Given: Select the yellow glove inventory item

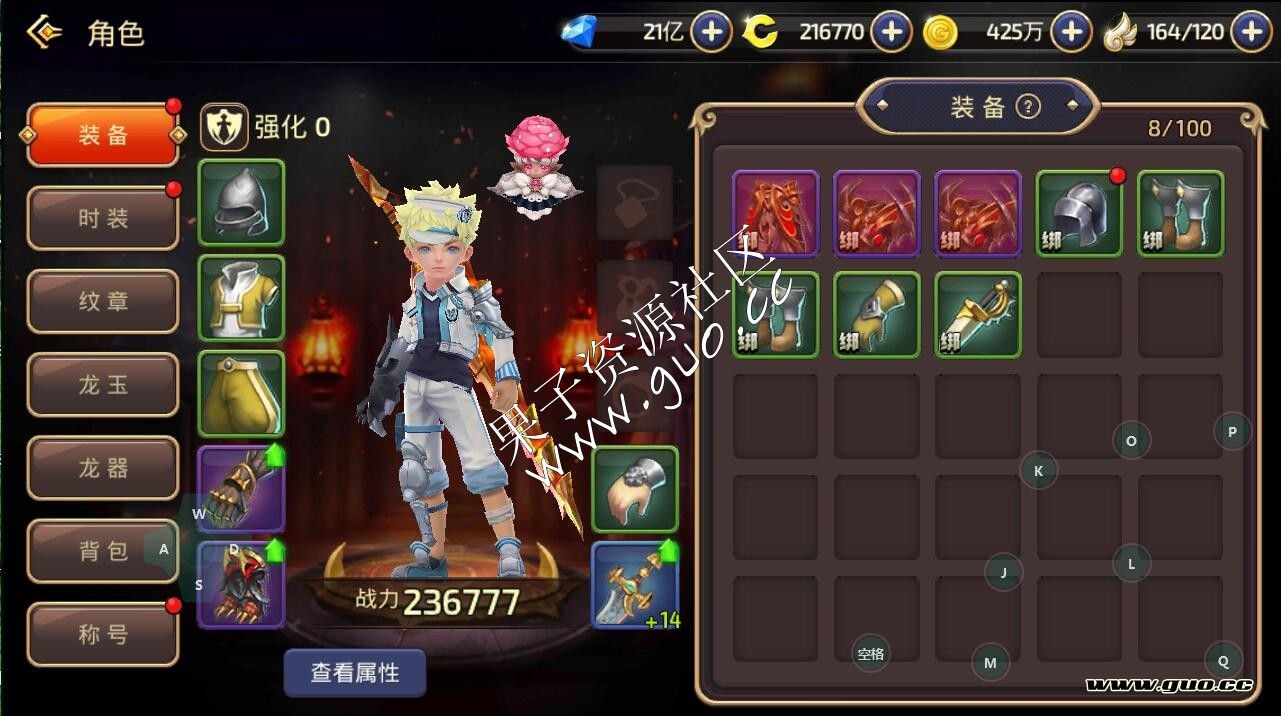Looking at the screenshot, I should click(x=876, y=314).
